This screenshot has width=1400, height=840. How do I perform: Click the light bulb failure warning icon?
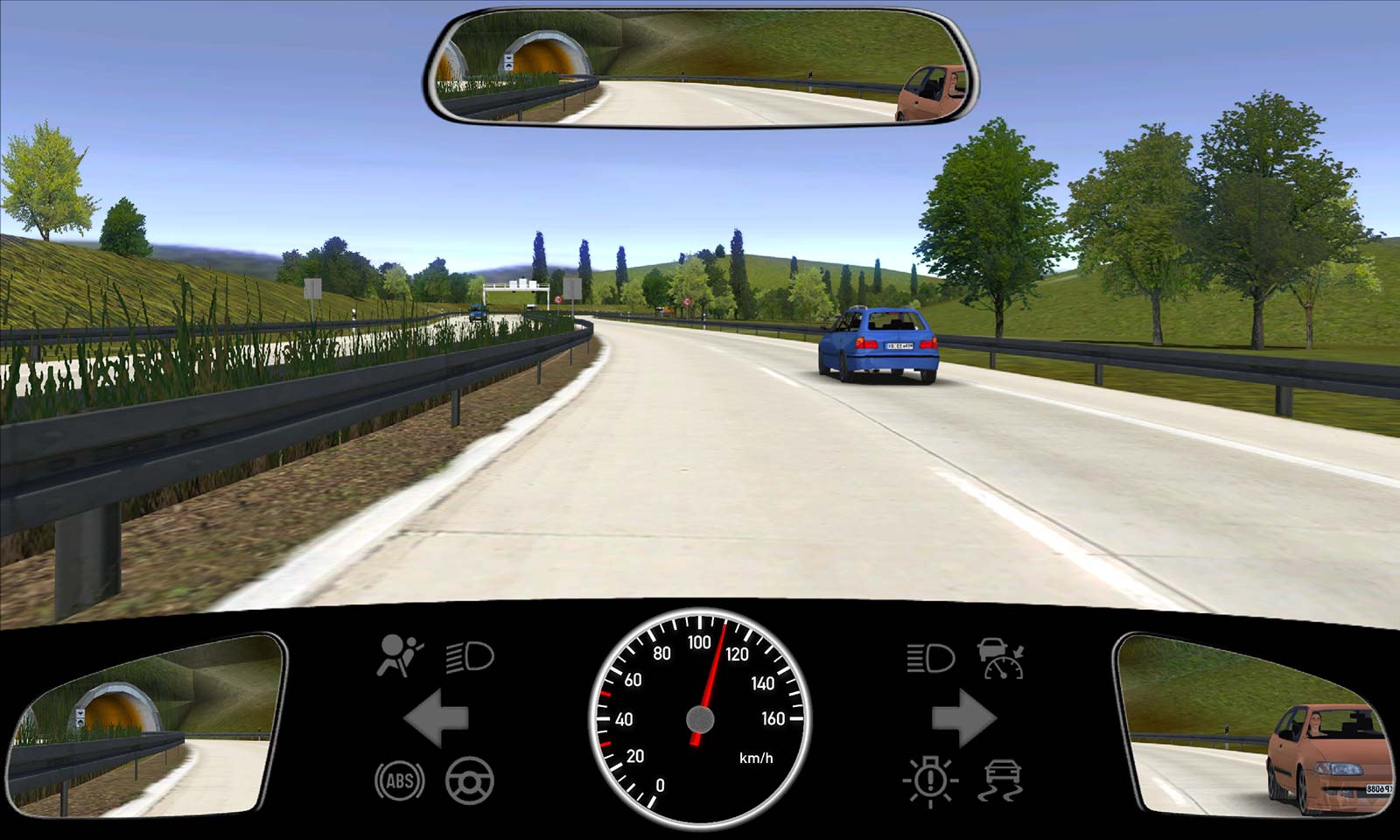pos(930,780)
